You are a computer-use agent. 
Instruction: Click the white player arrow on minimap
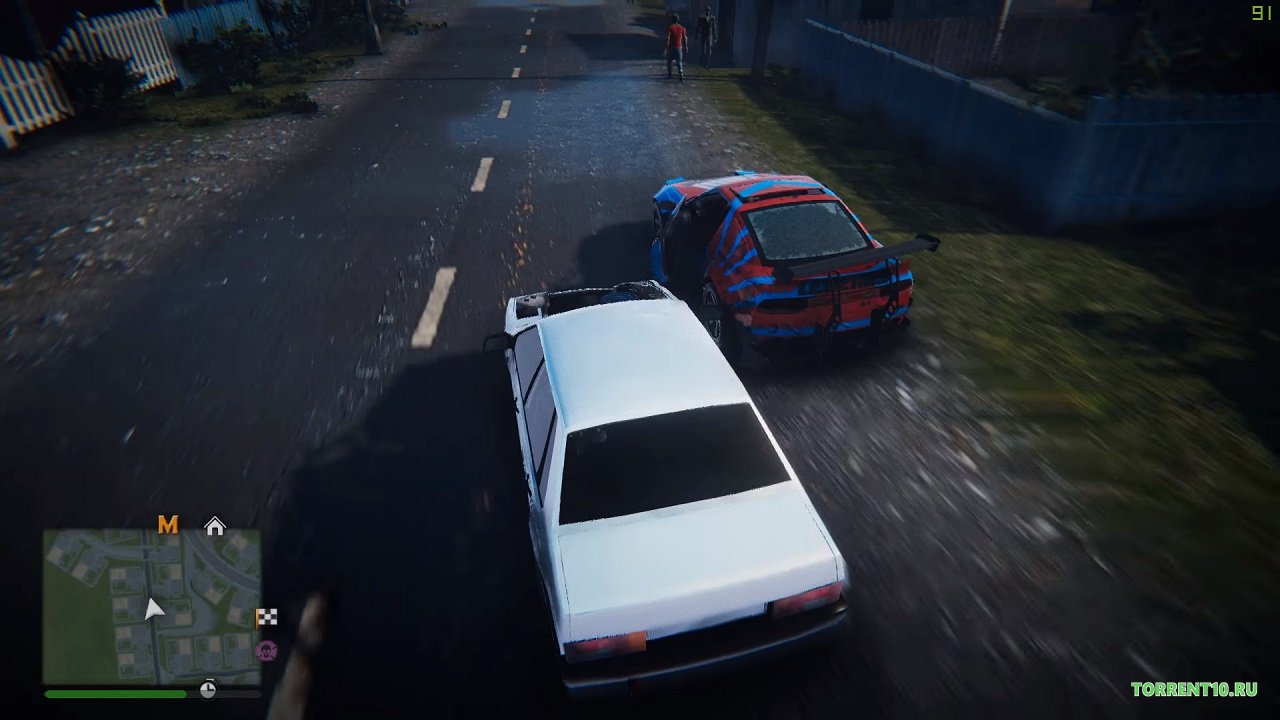point(153,609)
